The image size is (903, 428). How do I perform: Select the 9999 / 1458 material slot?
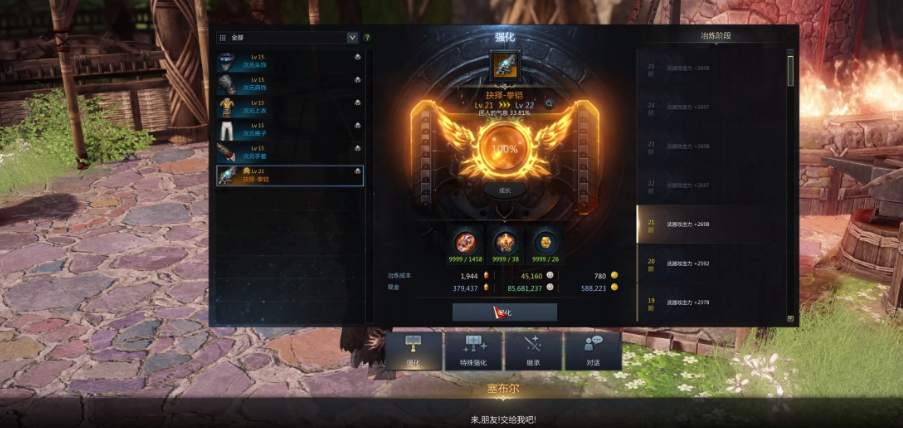pyautogui.click(x=465, y=243)
